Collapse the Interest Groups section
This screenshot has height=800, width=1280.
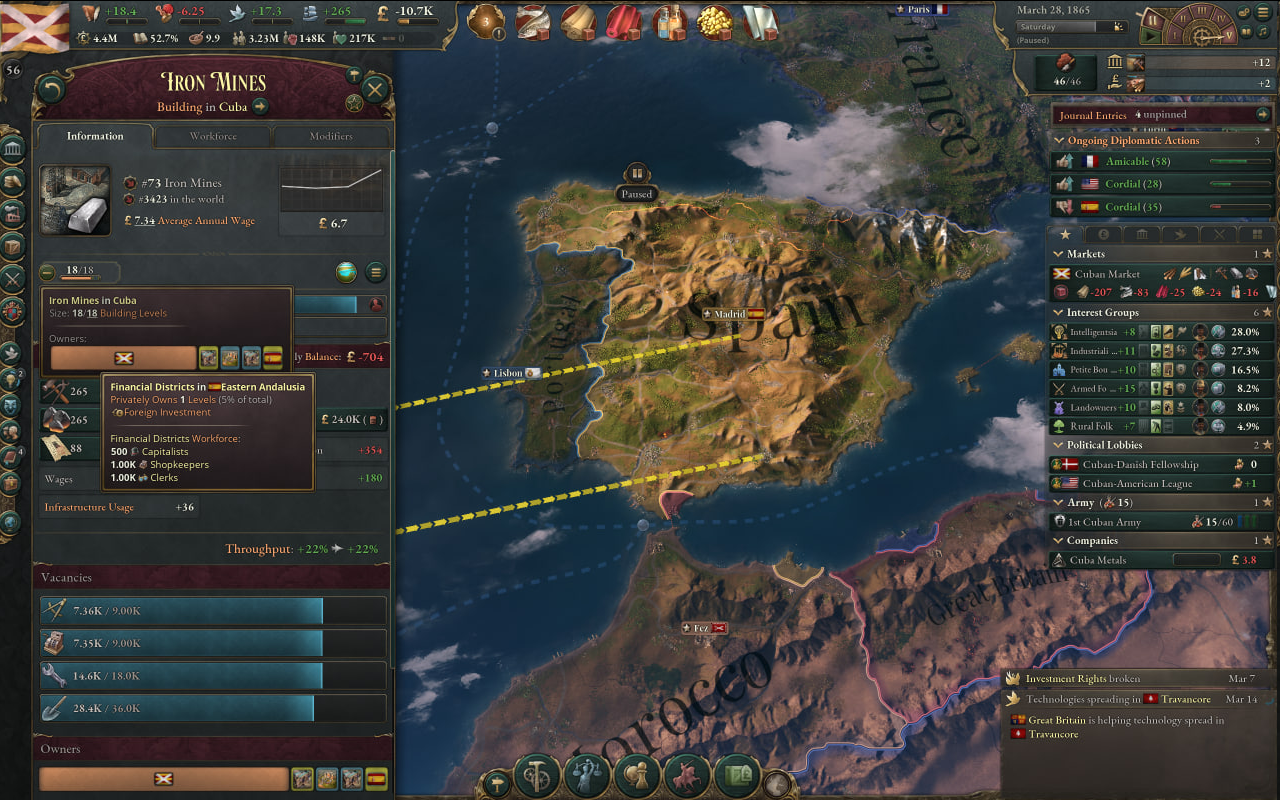pyautogui.click(x=1060, y=311)
